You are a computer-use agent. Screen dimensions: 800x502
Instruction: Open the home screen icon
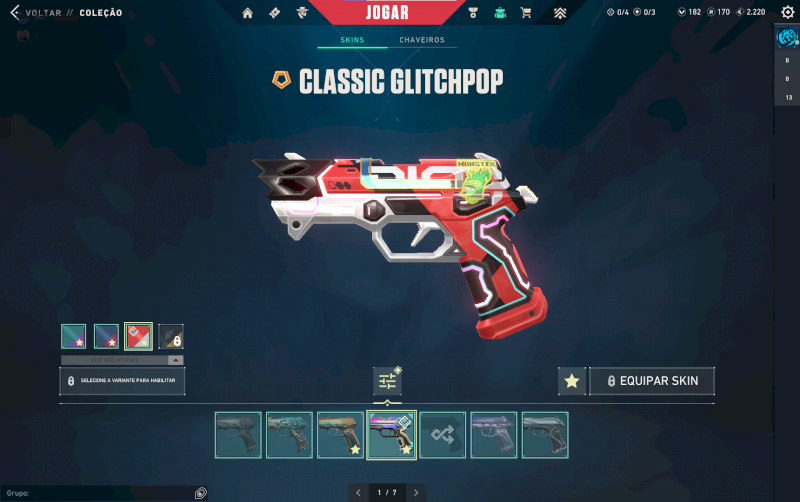(x=248, y=13)
